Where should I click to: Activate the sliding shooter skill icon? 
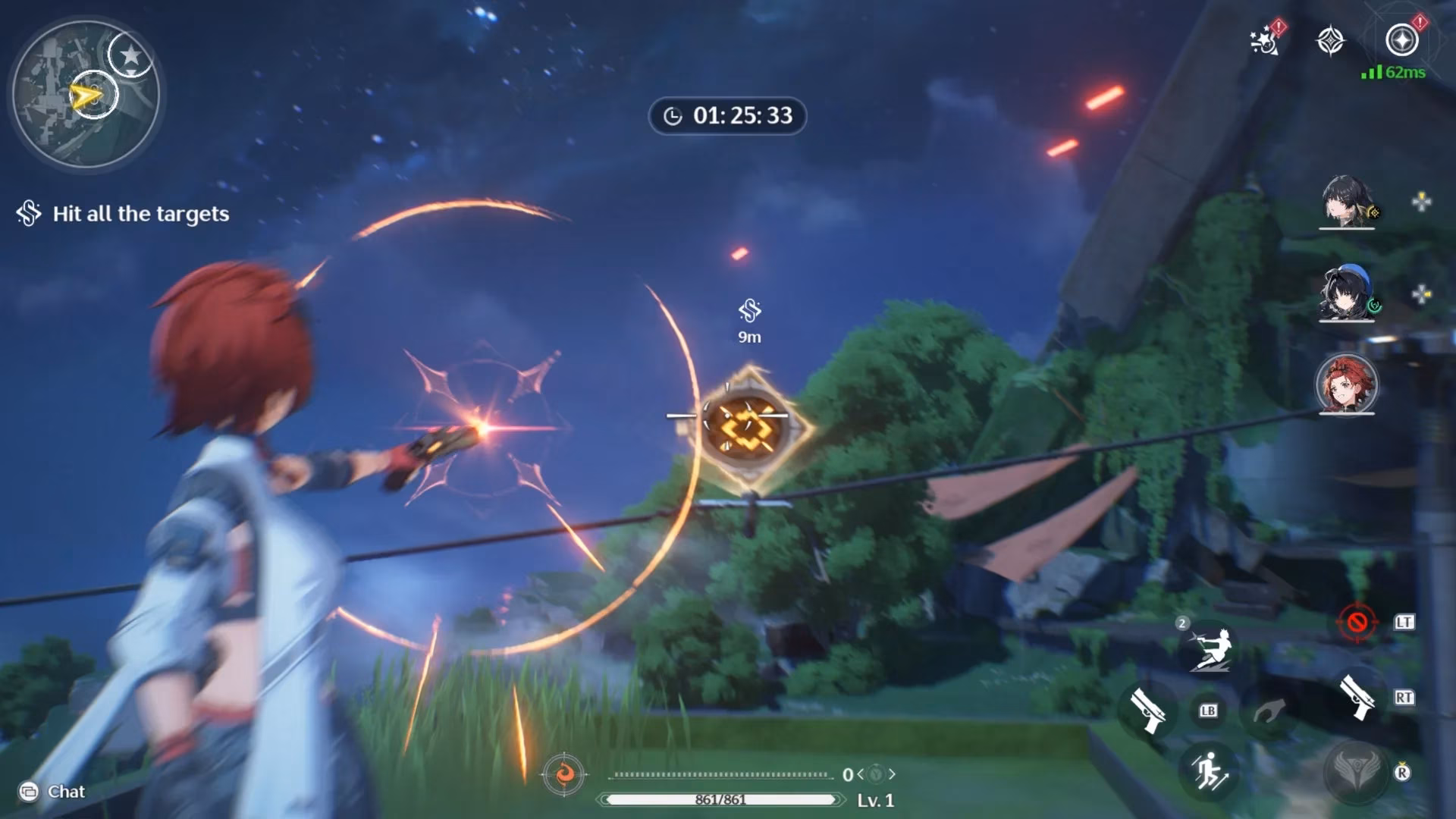coord(1210,650)
